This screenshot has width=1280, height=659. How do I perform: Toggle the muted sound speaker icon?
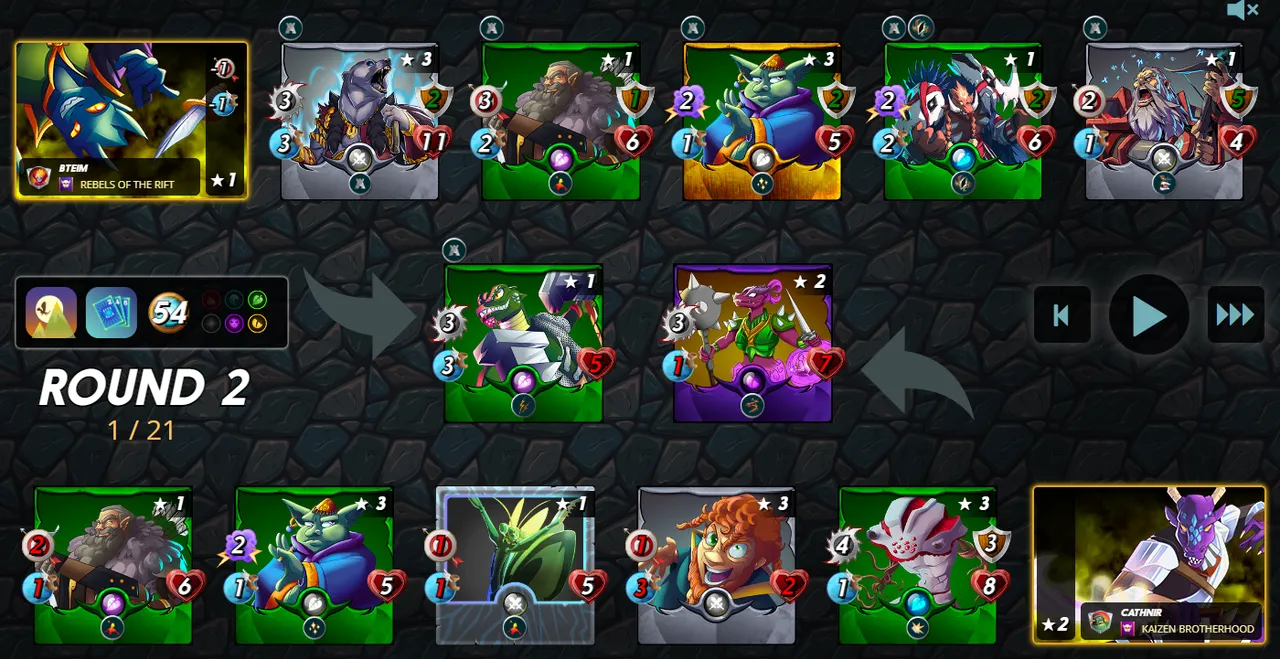coord(1242,11)
